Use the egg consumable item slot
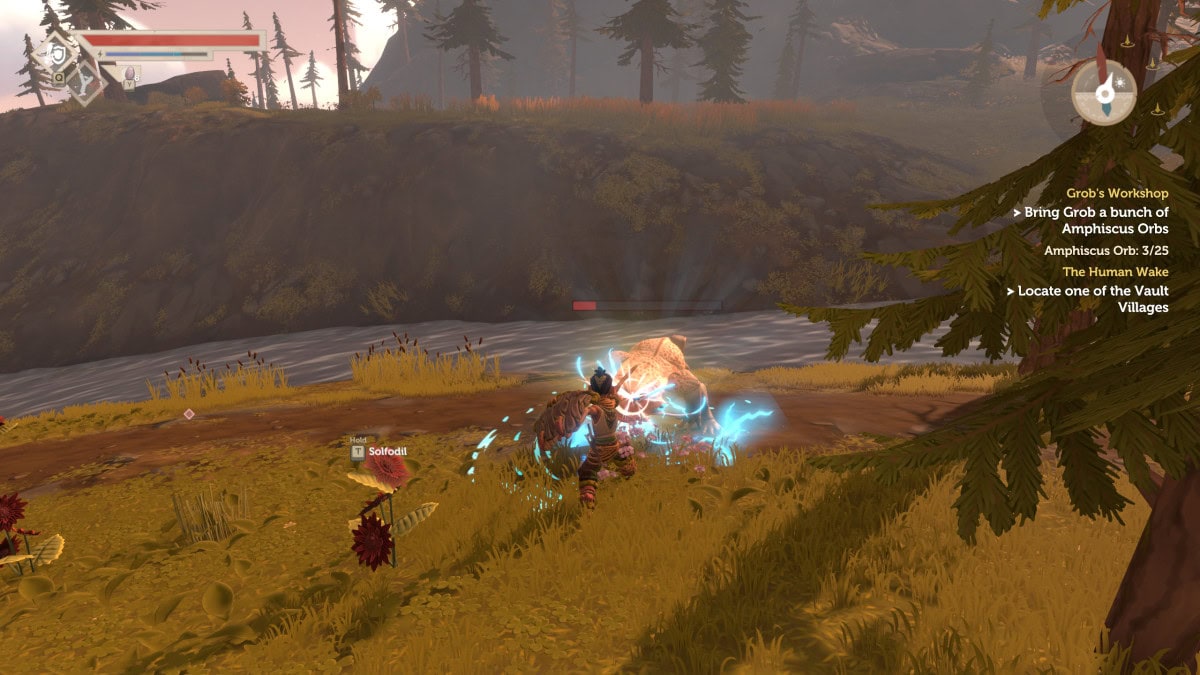1200x675 pixels. click(131, 72)
